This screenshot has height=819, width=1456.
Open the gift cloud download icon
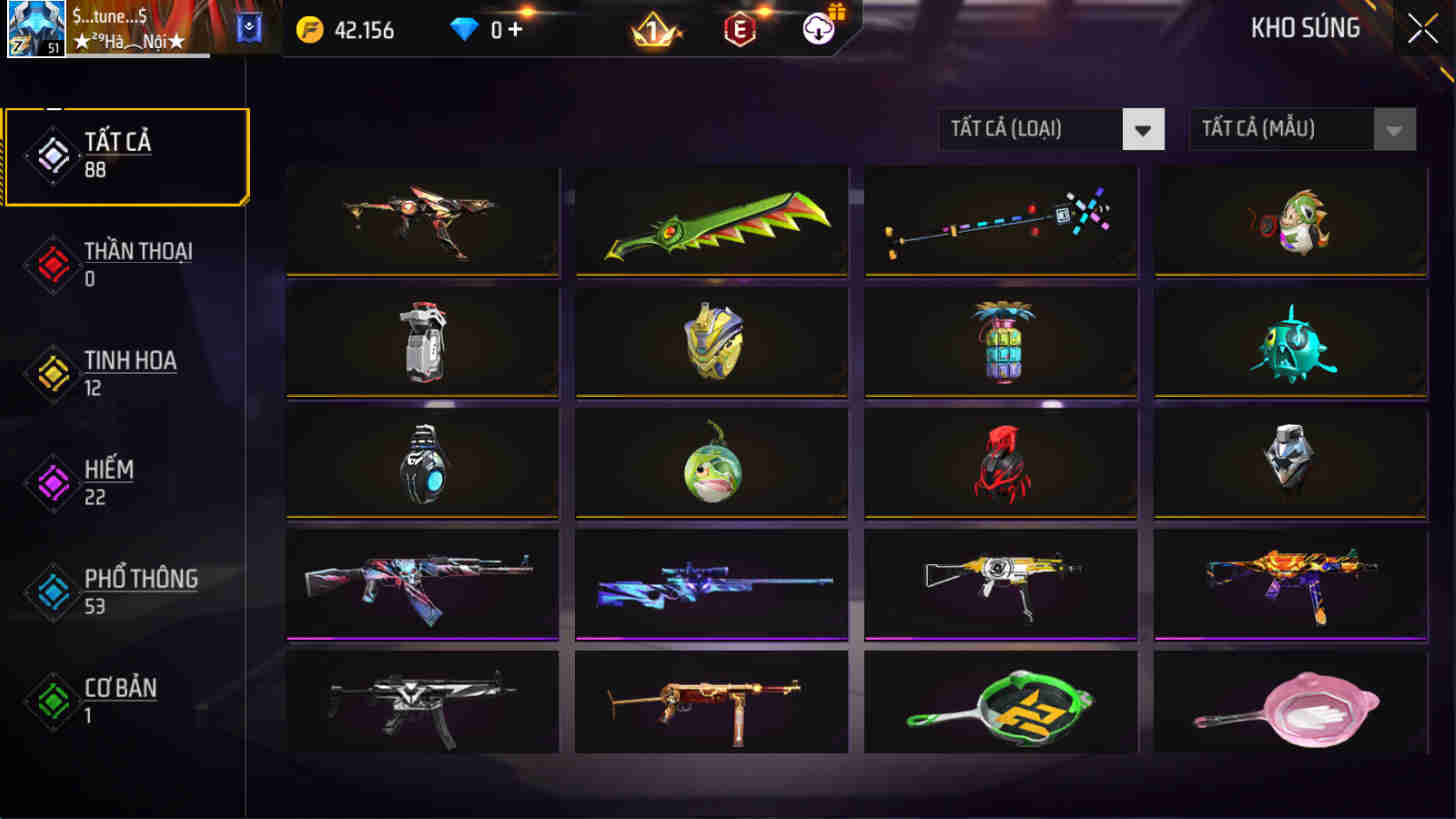click(x=819, y=30)
